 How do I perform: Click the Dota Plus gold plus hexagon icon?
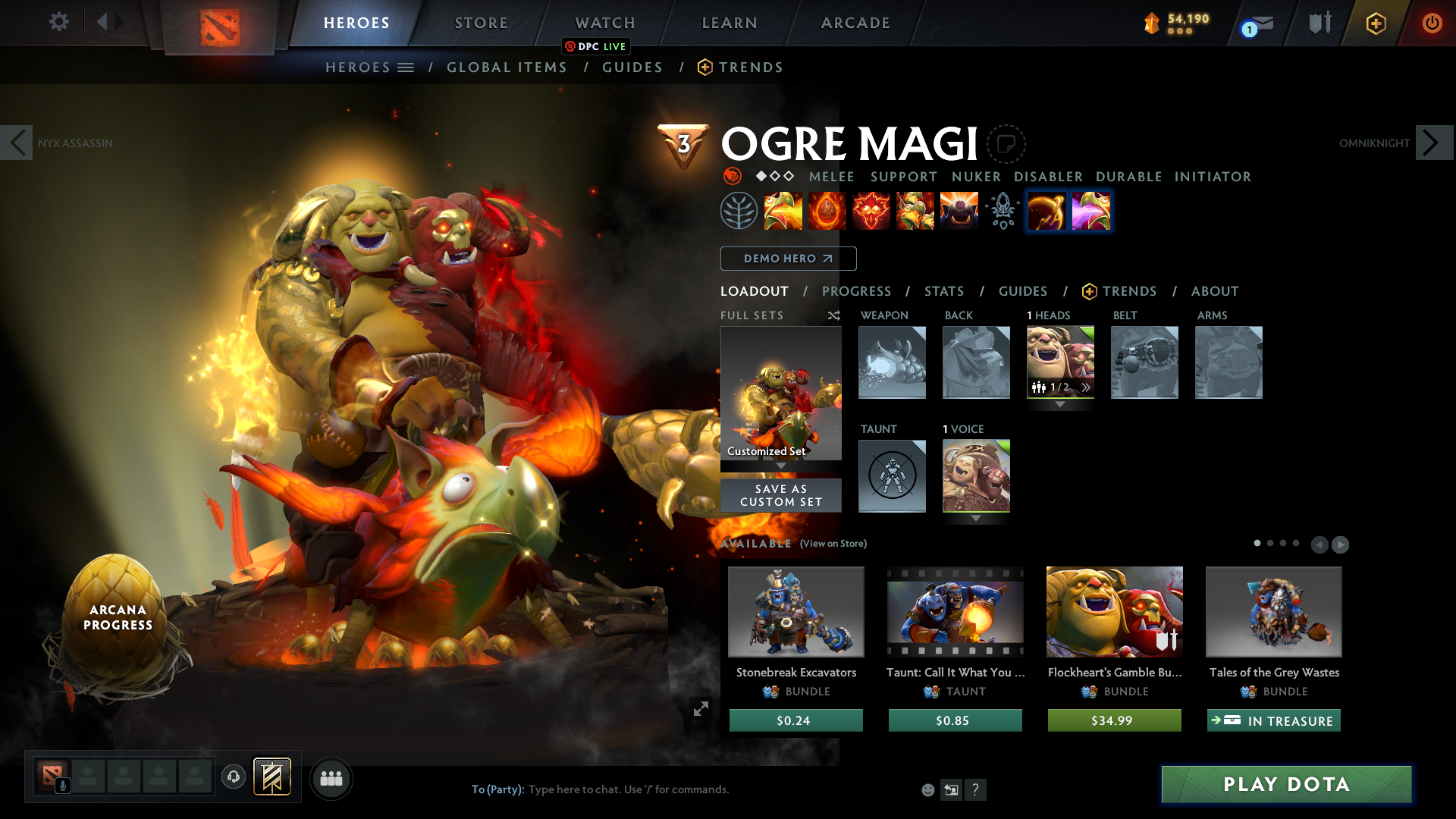pos(1376,24)
